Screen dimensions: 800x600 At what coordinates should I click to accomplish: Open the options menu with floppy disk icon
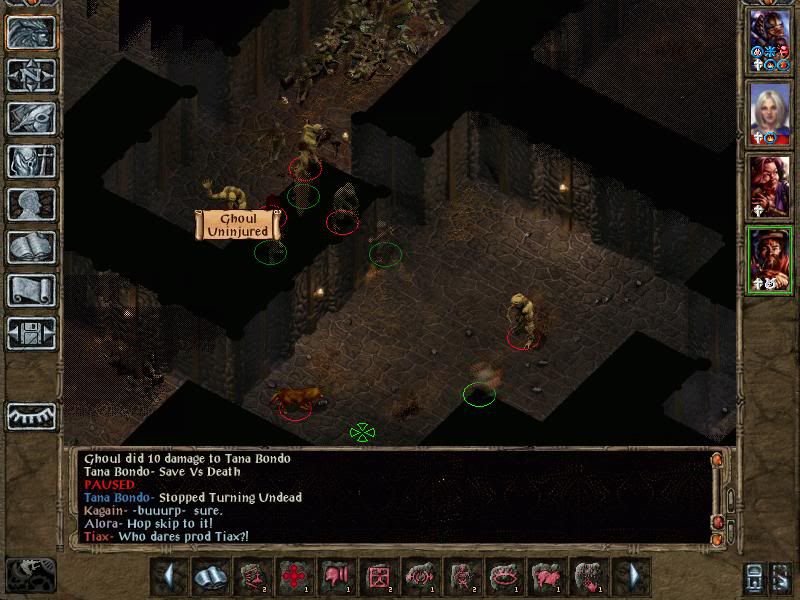(x=31, y=333)
